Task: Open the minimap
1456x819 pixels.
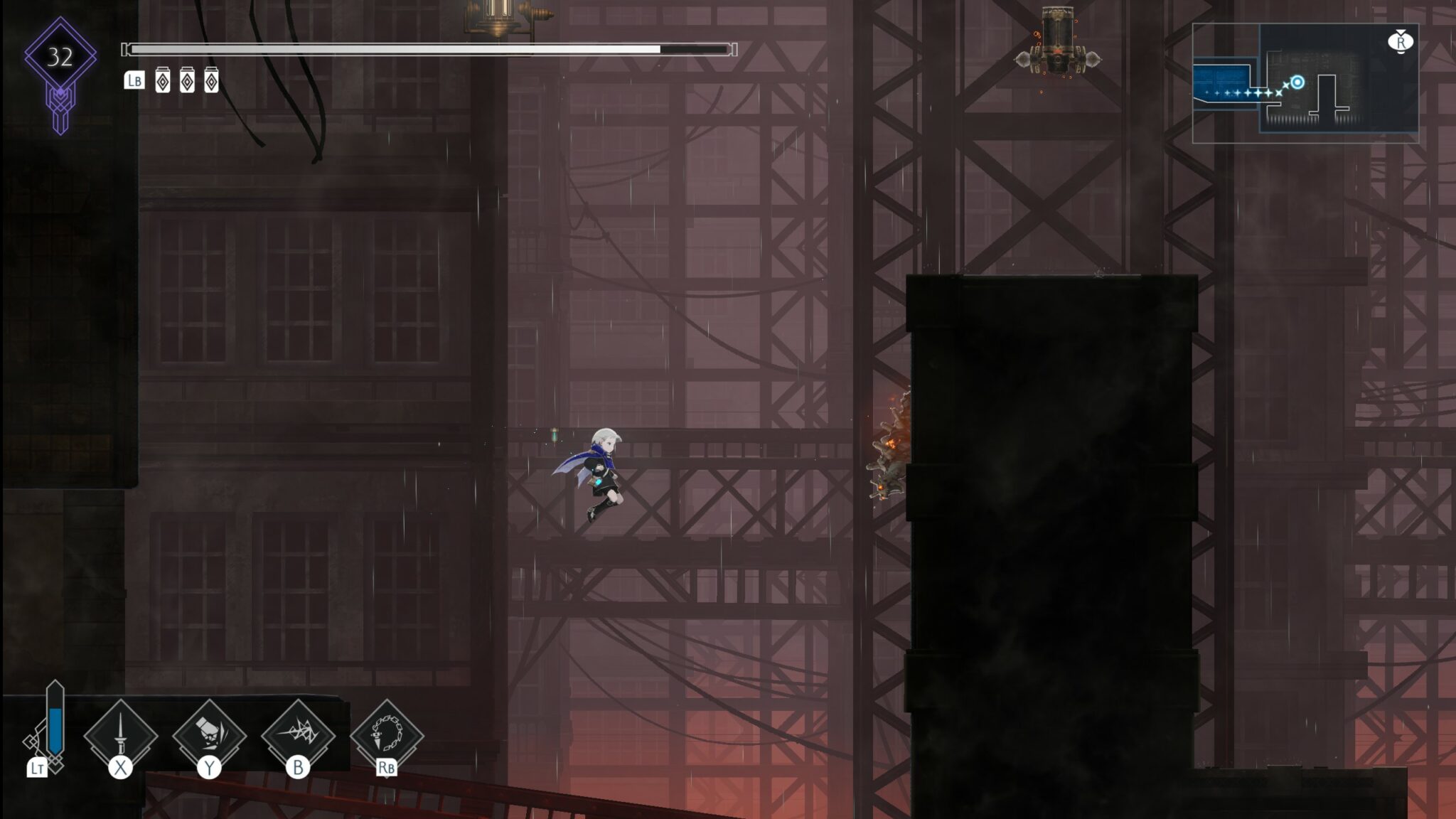Action: pyautogui.click(x=1305, y=82)
